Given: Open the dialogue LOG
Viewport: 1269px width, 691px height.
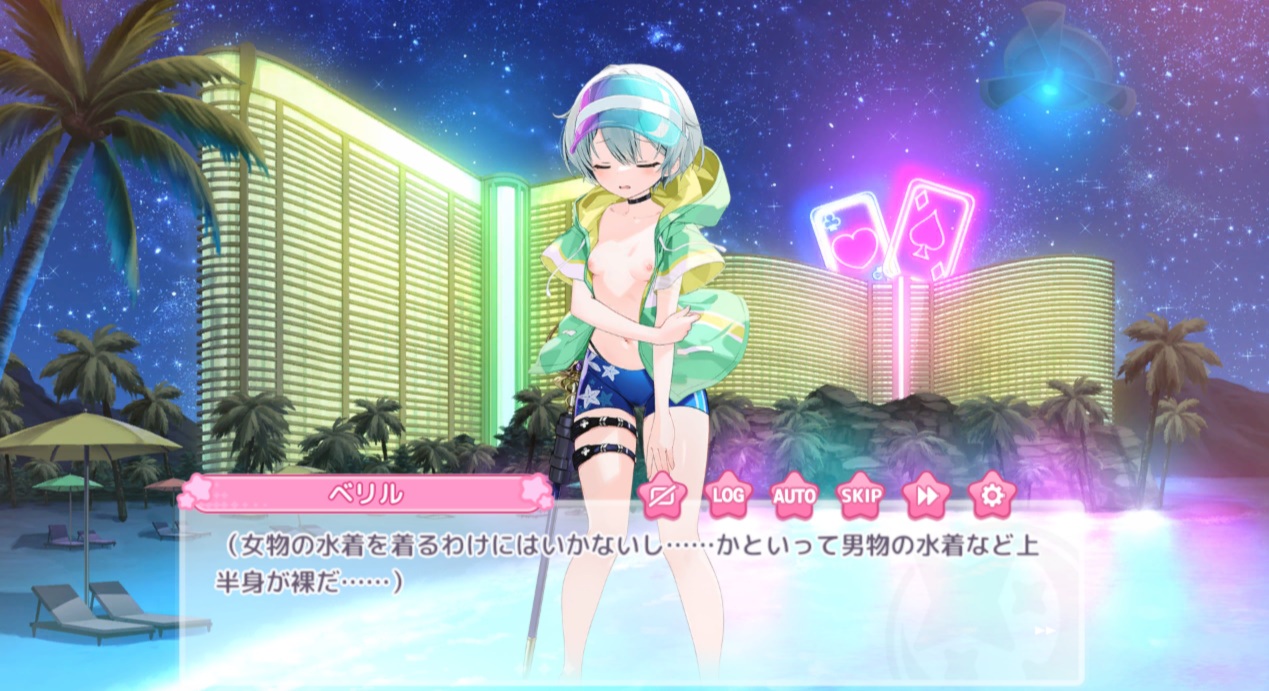Looking at the screenshot, I should (x=729, y=495).
